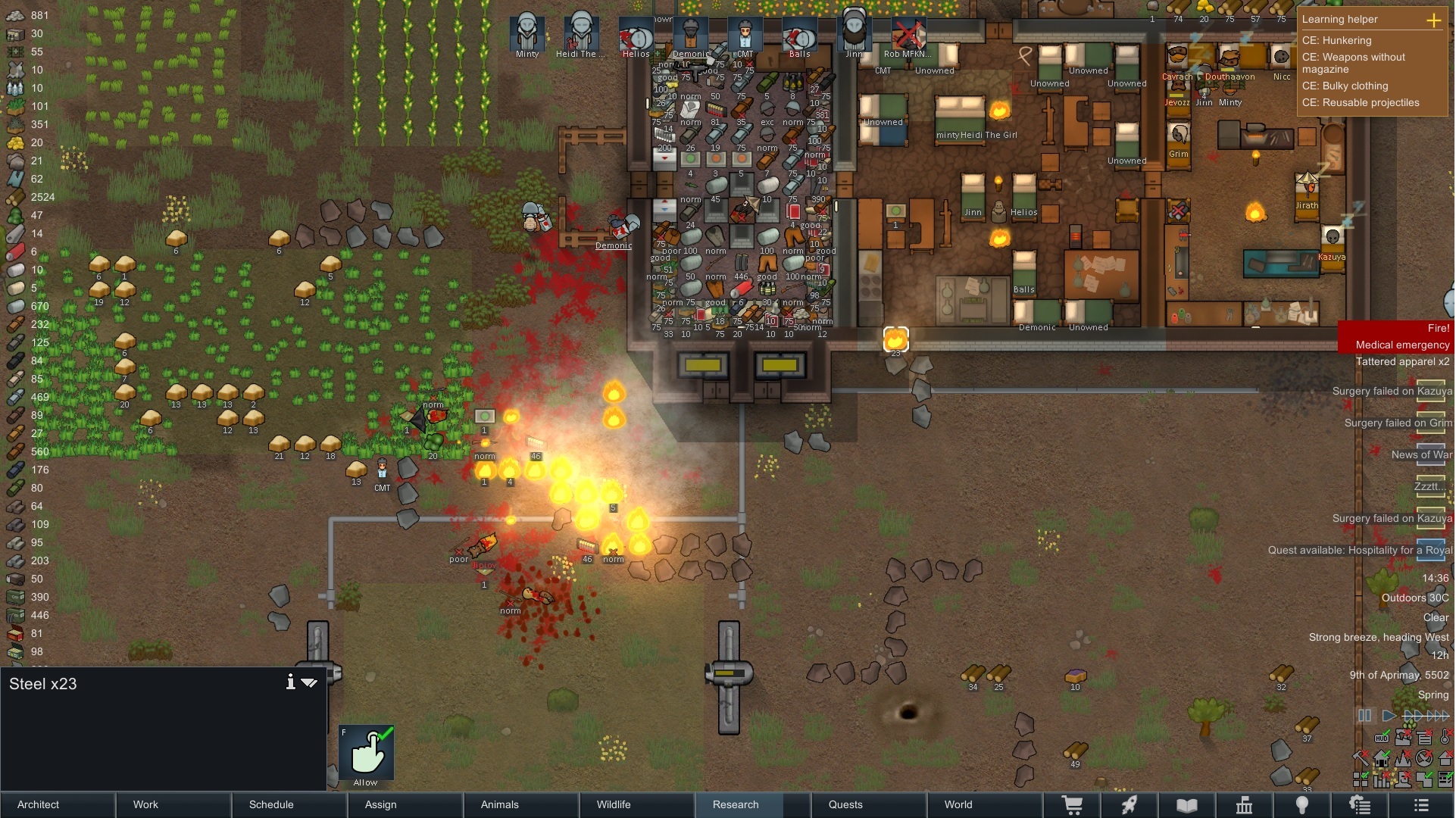Screen dimensions: 1456x818
Task: Toggle the HUD visibility icon
Action: coord(1382,738)
